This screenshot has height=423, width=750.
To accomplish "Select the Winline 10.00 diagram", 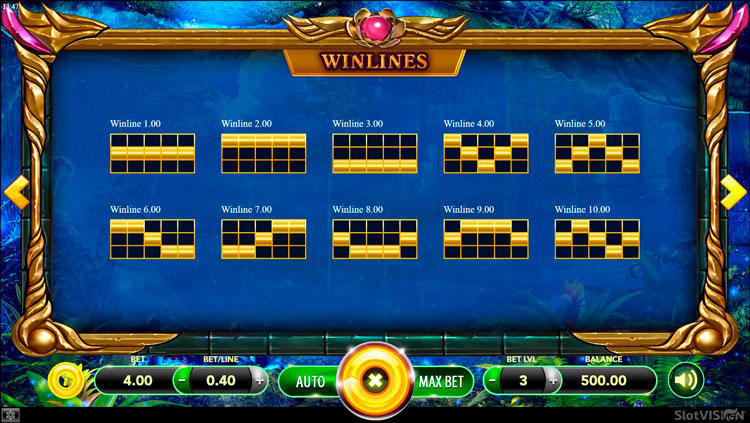I will (x=597, y=240).
